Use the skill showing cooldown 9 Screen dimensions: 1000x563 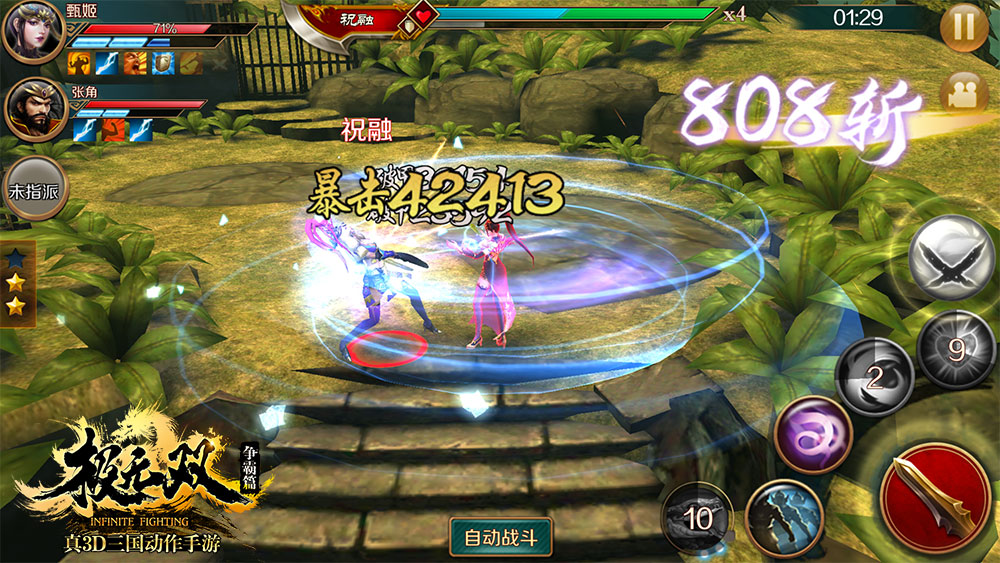coord(956,351)
